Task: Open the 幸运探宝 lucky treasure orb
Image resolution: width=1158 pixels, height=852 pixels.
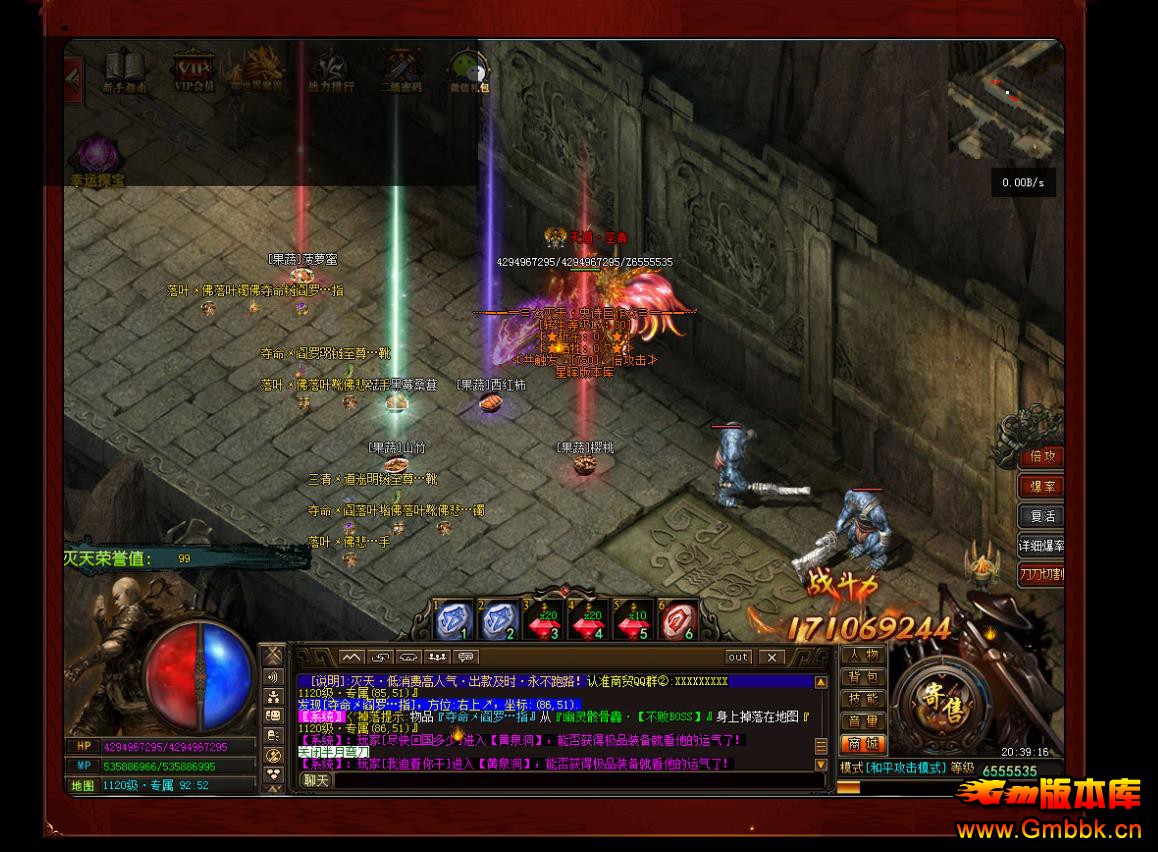Action: [98, 160]
